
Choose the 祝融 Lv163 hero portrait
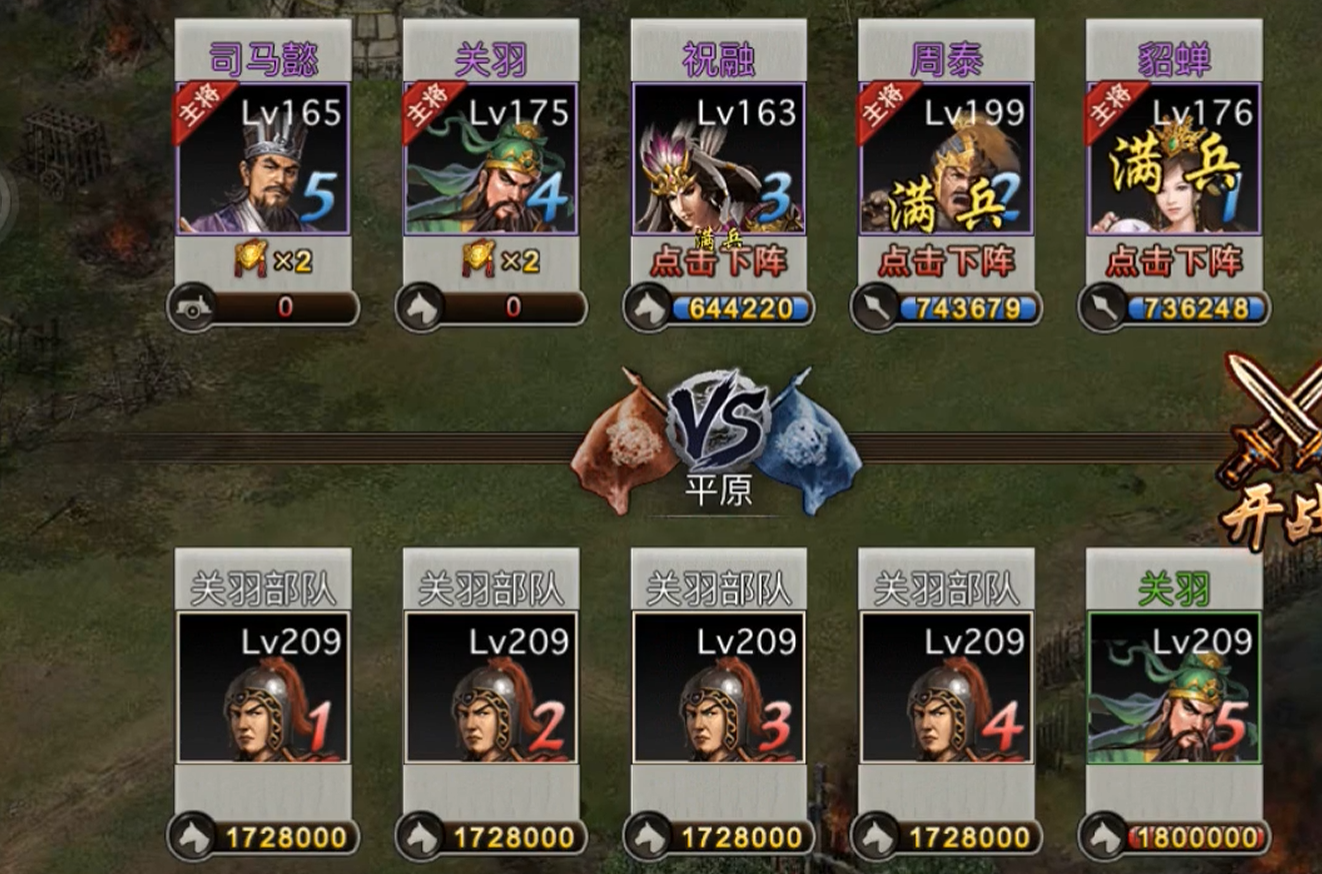click(718, 160)
